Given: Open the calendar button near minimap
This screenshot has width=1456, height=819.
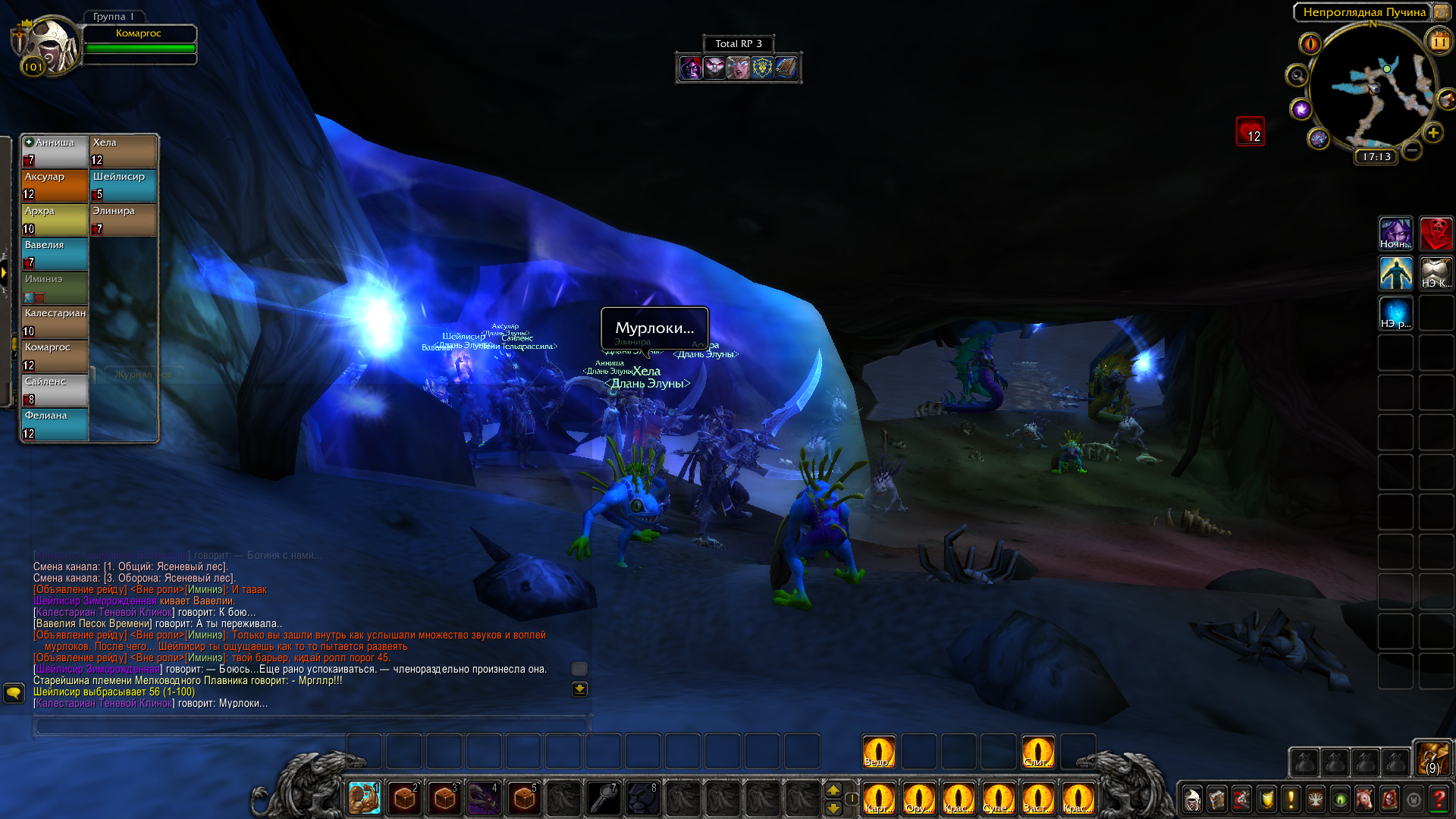Looking at the screenshot, I should click(x=1439, y=42).
